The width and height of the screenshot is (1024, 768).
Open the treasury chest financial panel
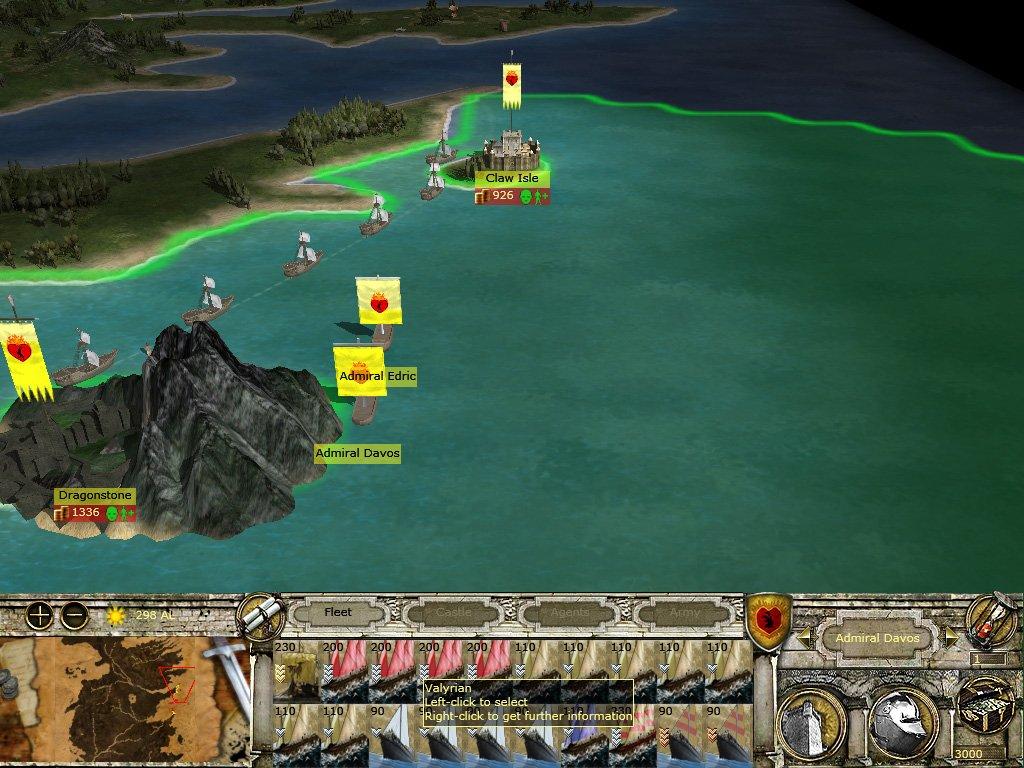[x=985, y=707]
